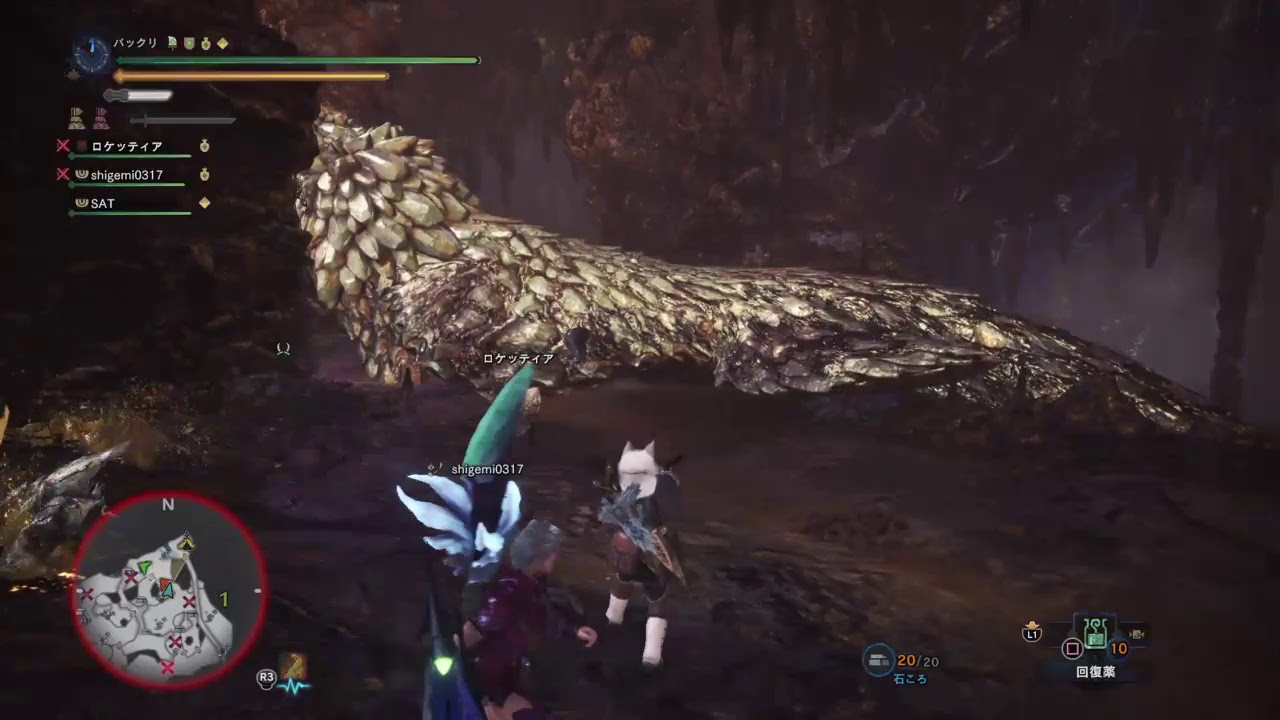Click the orange stamina bar

click(250, 76)
